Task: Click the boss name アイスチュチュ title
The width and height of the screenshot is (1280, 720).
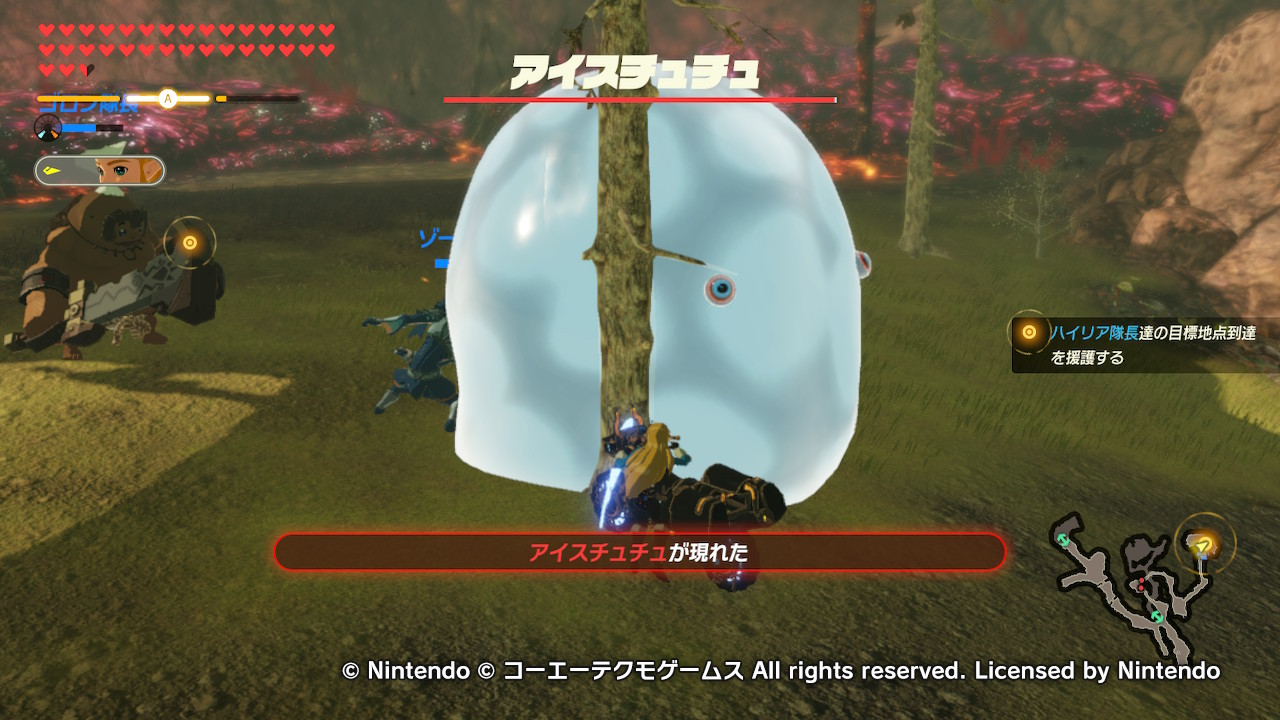Action: point(640,68)
